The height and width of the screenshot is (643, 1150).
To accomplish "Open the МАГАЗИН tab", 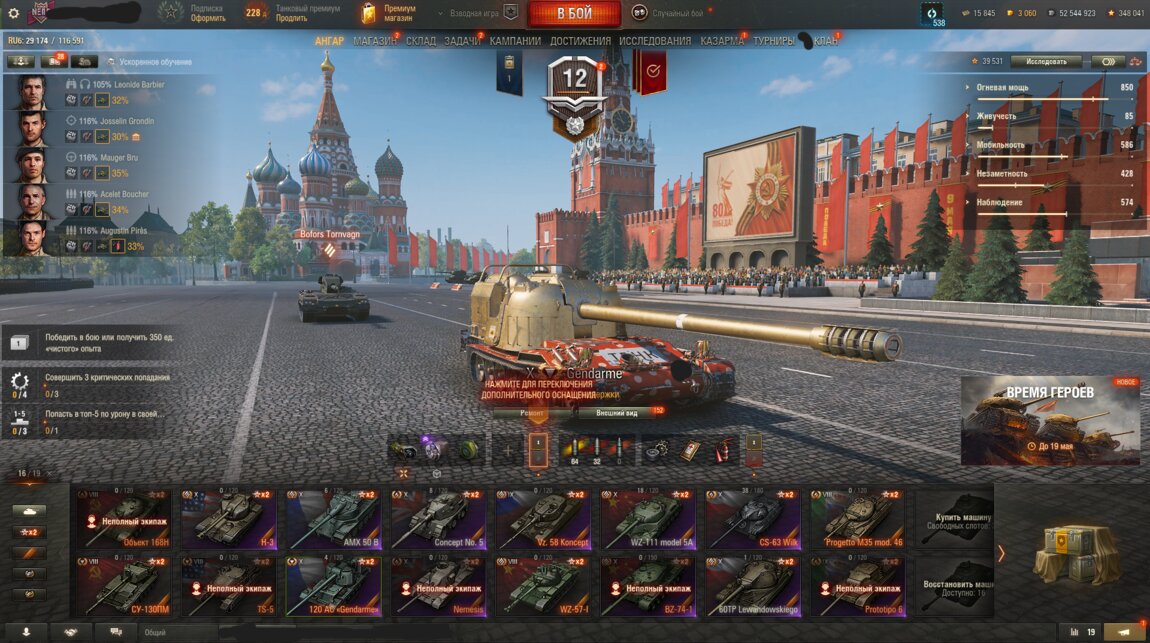I will tap(374, 41).
